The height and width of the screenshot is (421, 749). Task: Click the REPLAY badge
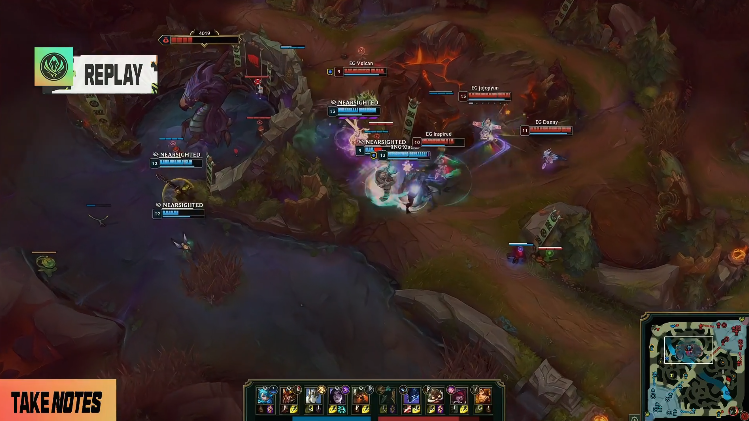(96, 74)
